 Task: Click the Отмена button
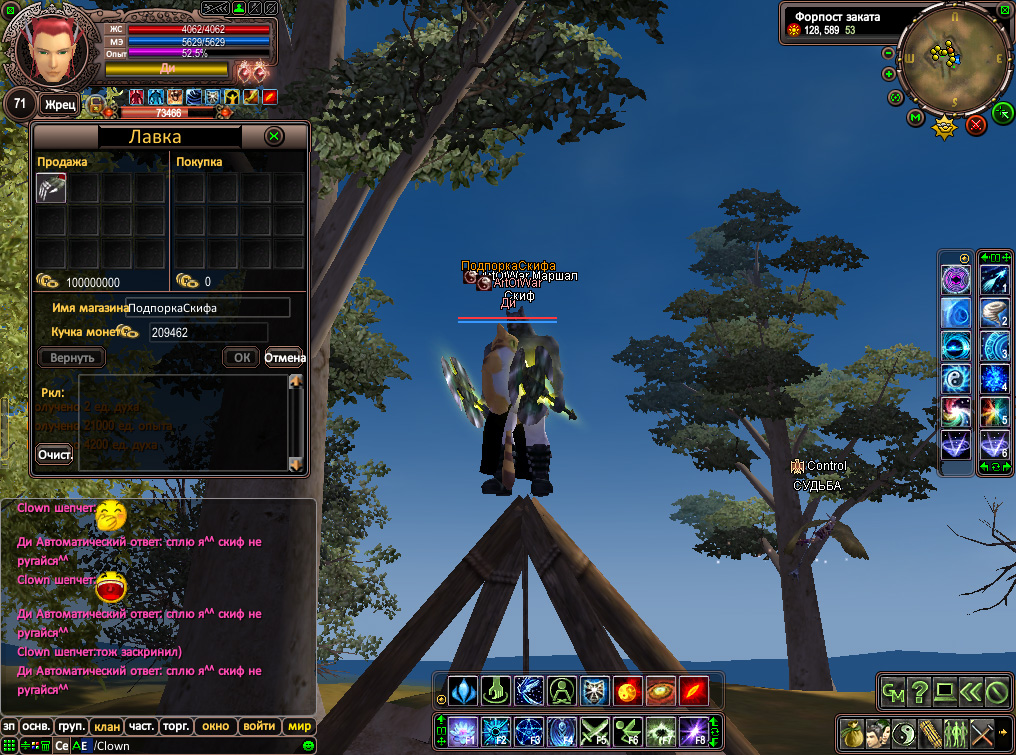[x=284, y=357]
